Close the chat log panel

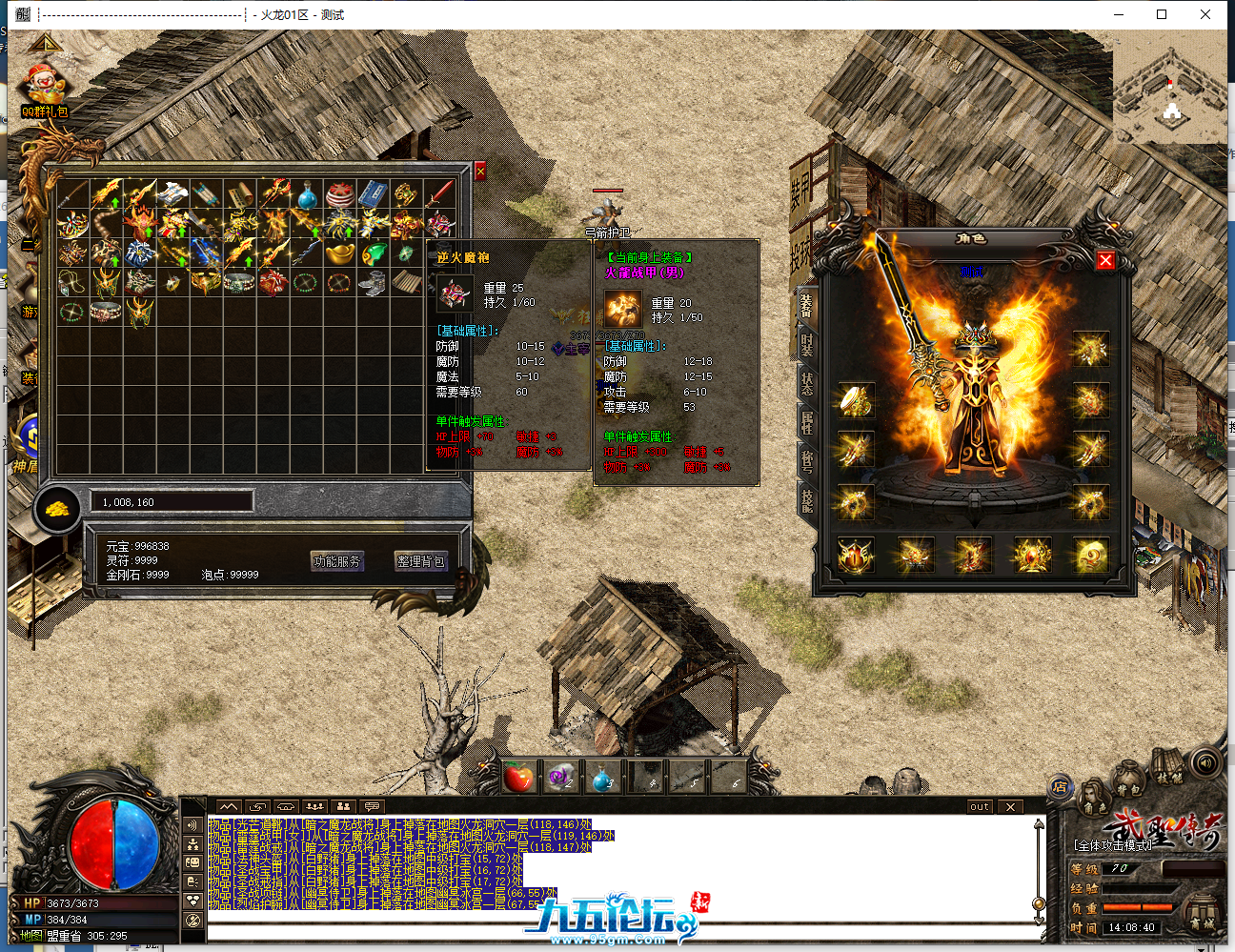click(1011, 807)
